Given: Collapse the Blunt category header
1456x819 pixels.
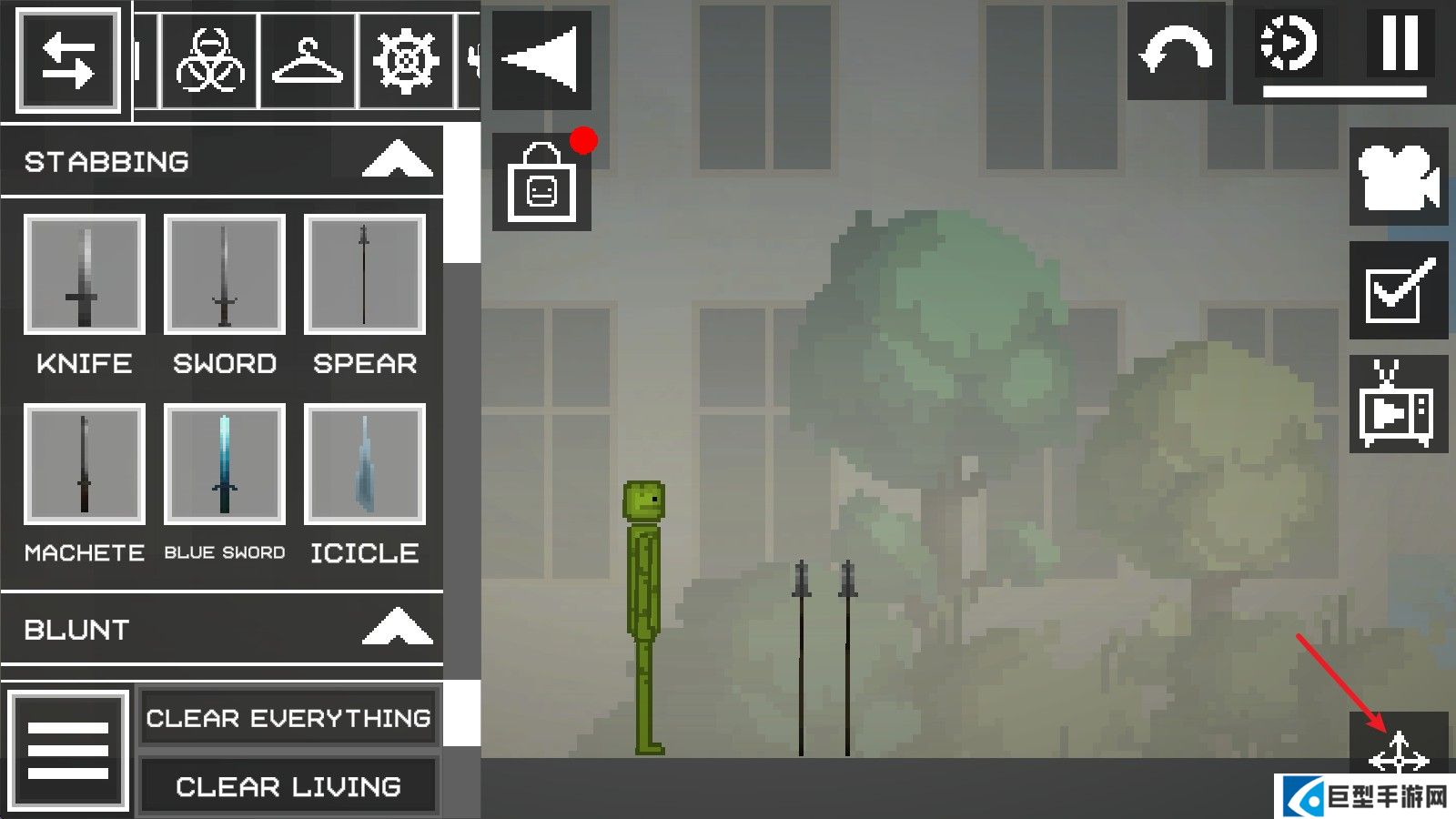Looking at the screenshot, I should [397, 628].
